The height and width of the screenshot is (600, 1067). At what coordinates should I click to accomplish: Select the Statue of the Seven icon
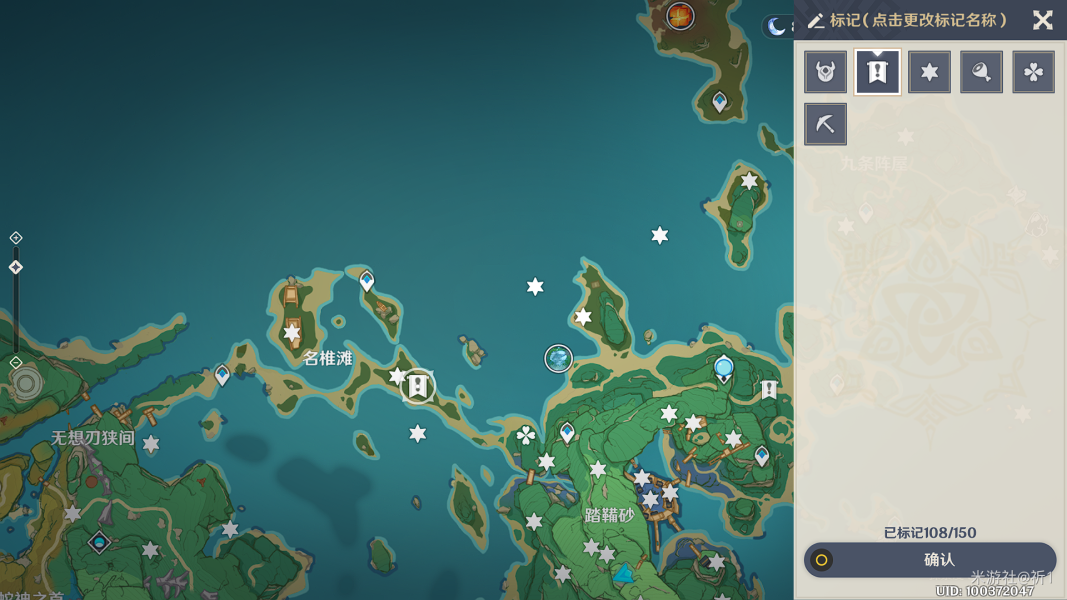click(x=724, y=369)
